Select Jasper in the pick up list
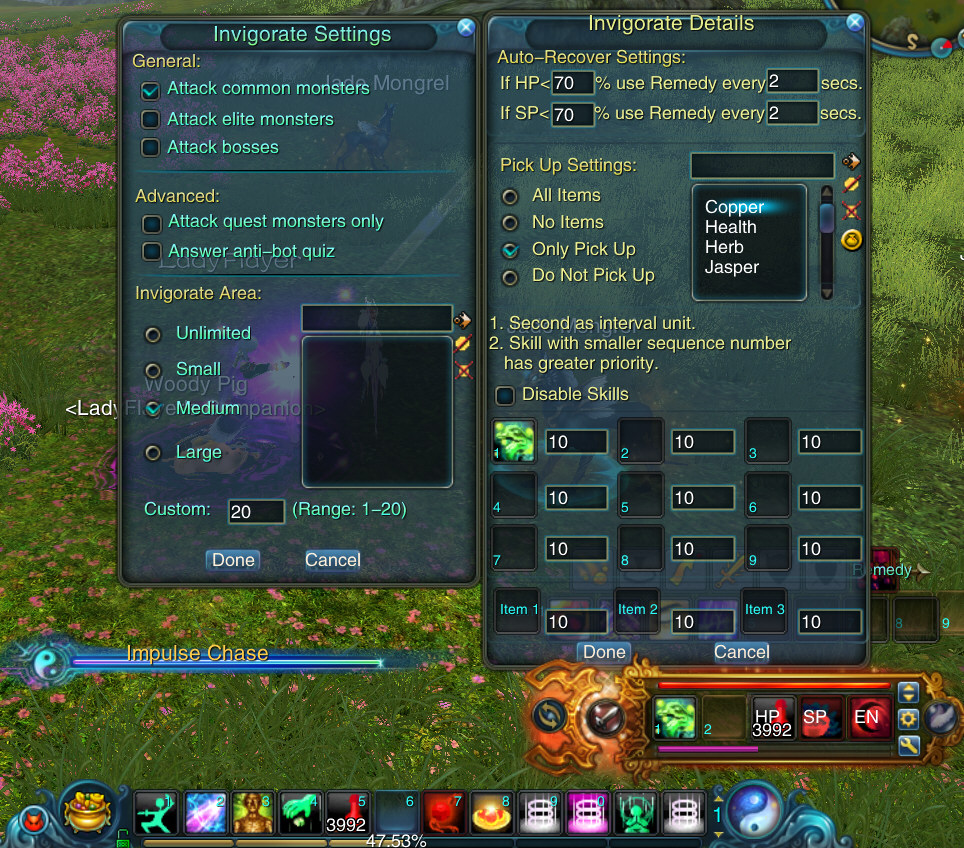 (x=732, y=267)
